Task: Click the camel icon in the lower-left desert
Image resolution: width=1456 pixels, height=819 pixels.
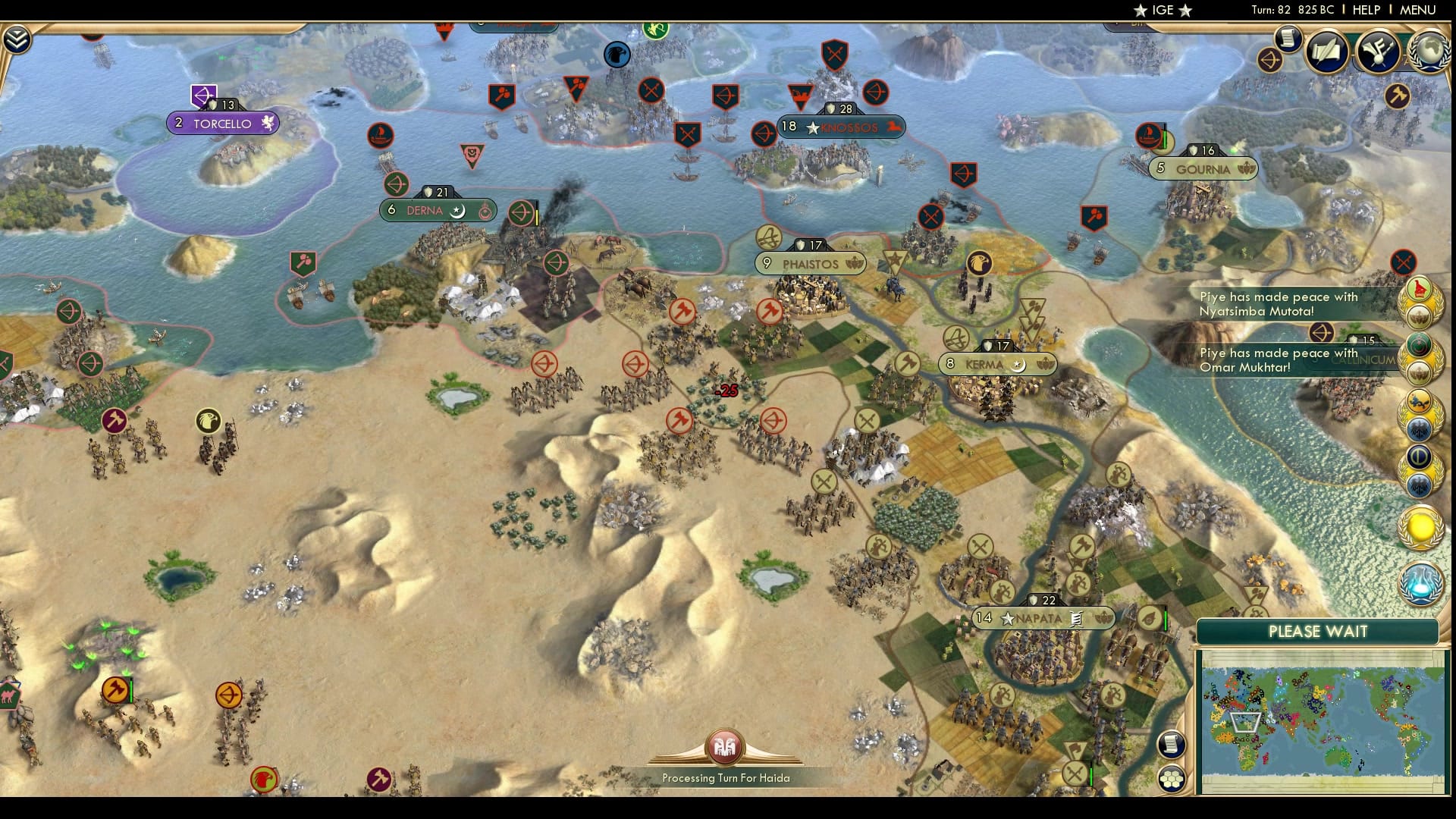Action: click(x=8, y=695)
